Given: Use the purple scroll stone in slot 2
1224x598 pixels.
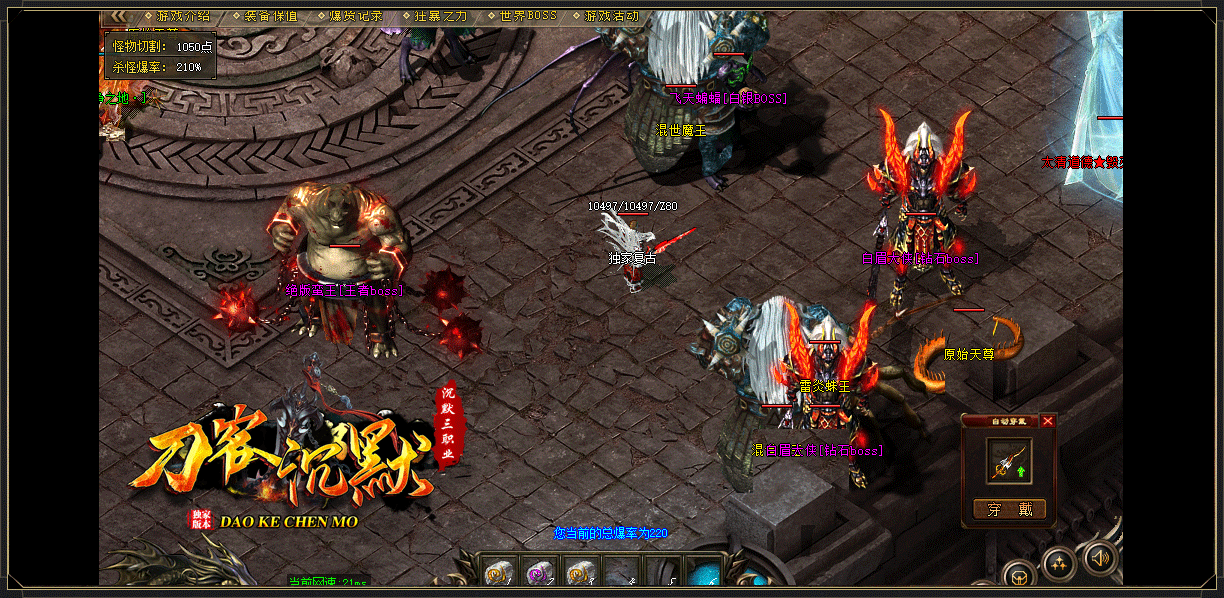Looking at the screenshot, I should pos(540,573).
